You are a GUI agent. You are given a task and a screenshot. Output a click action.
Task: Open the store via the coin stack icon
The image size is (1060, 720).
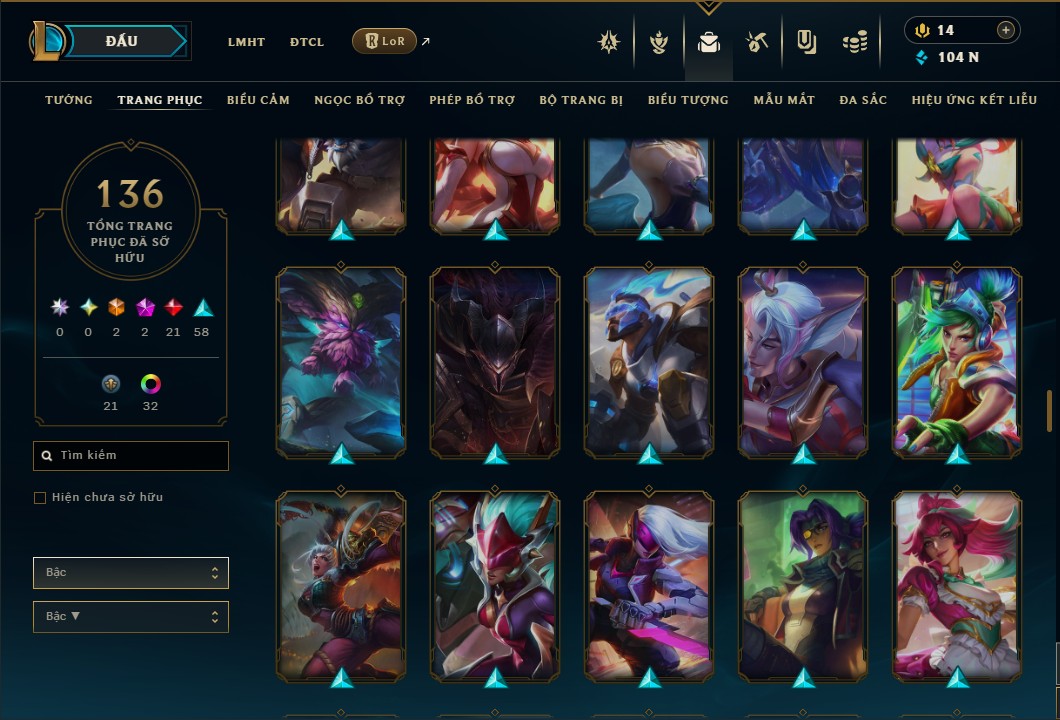854,42
